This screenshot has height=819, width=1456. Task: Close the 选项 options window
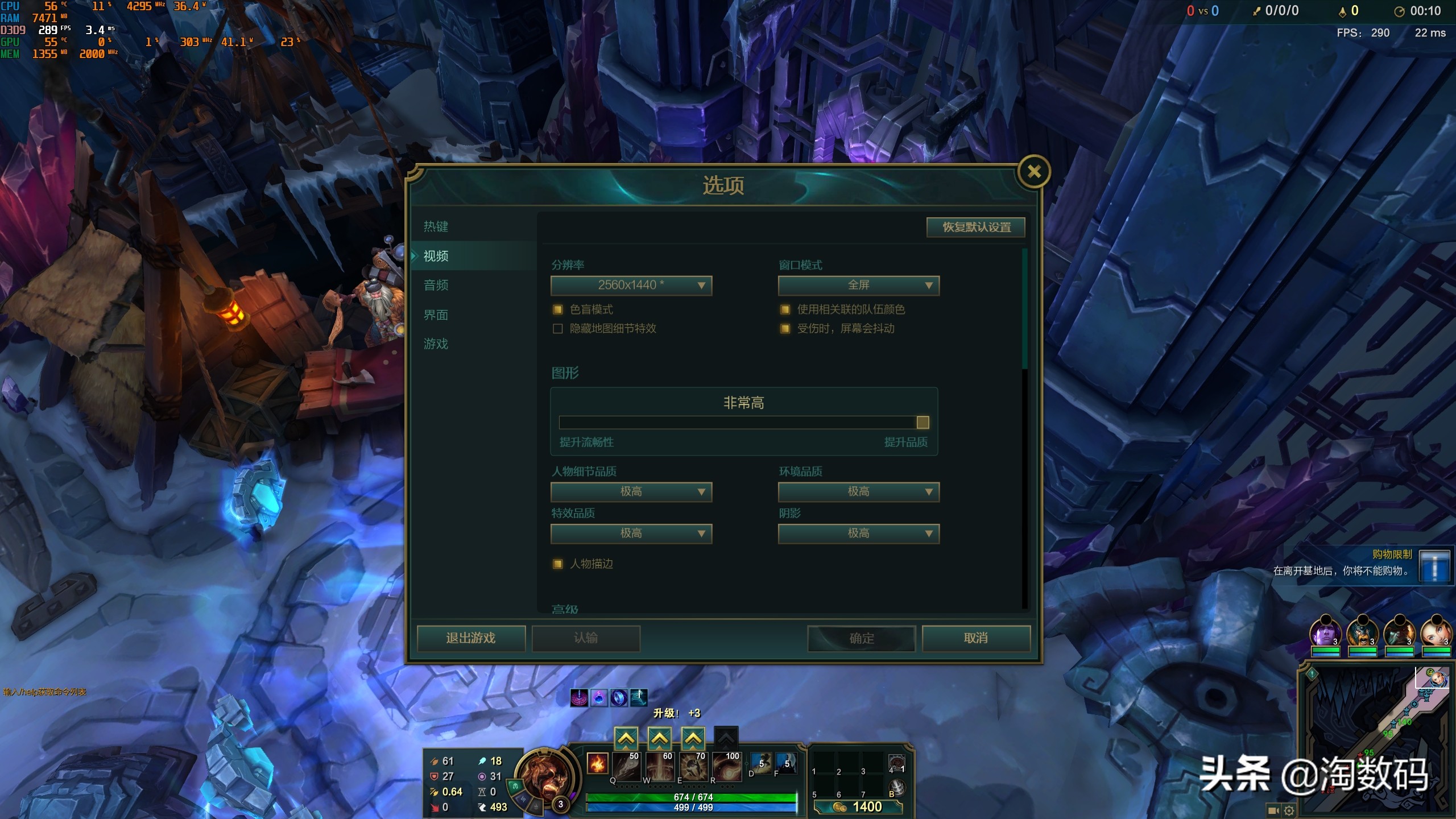point(1034,172)
